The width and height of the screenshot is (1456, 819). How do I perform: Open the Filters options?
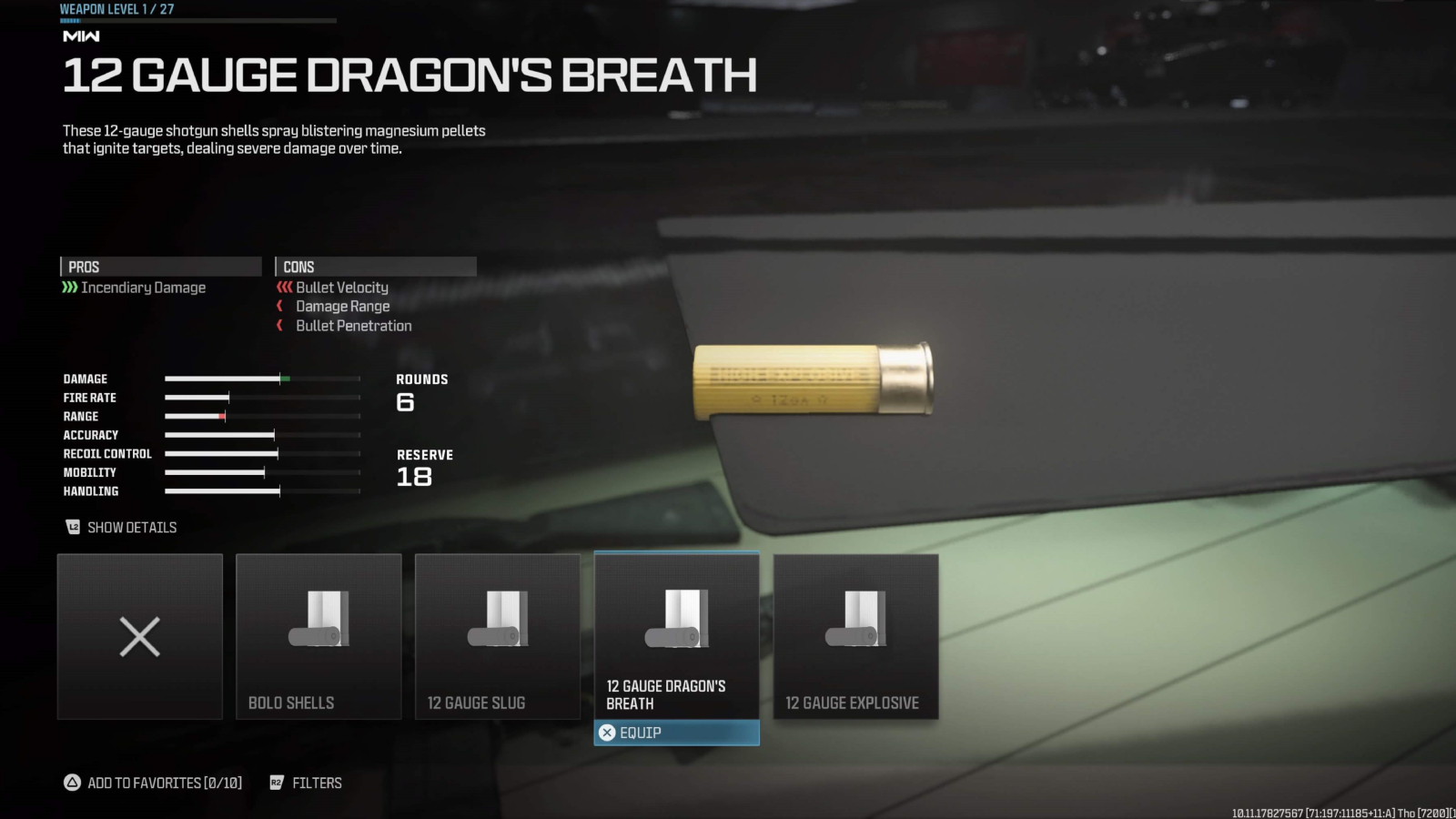317,783
